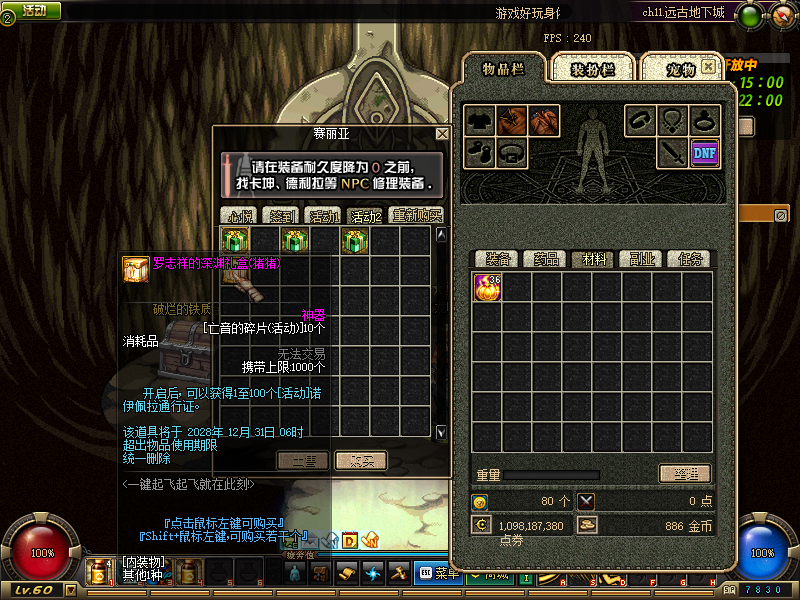The width and height of the screenshot is (800, 600).
Task: Select the DNF title equipment slot
Action: [705, 152]
